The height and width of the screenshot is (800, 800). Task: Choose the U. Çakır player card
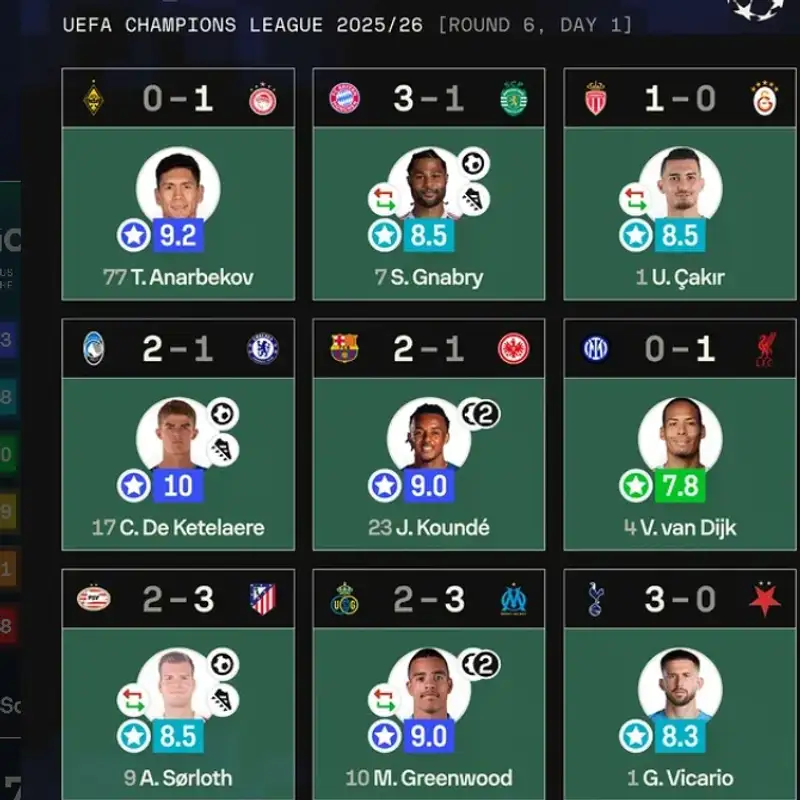point(680,213)
